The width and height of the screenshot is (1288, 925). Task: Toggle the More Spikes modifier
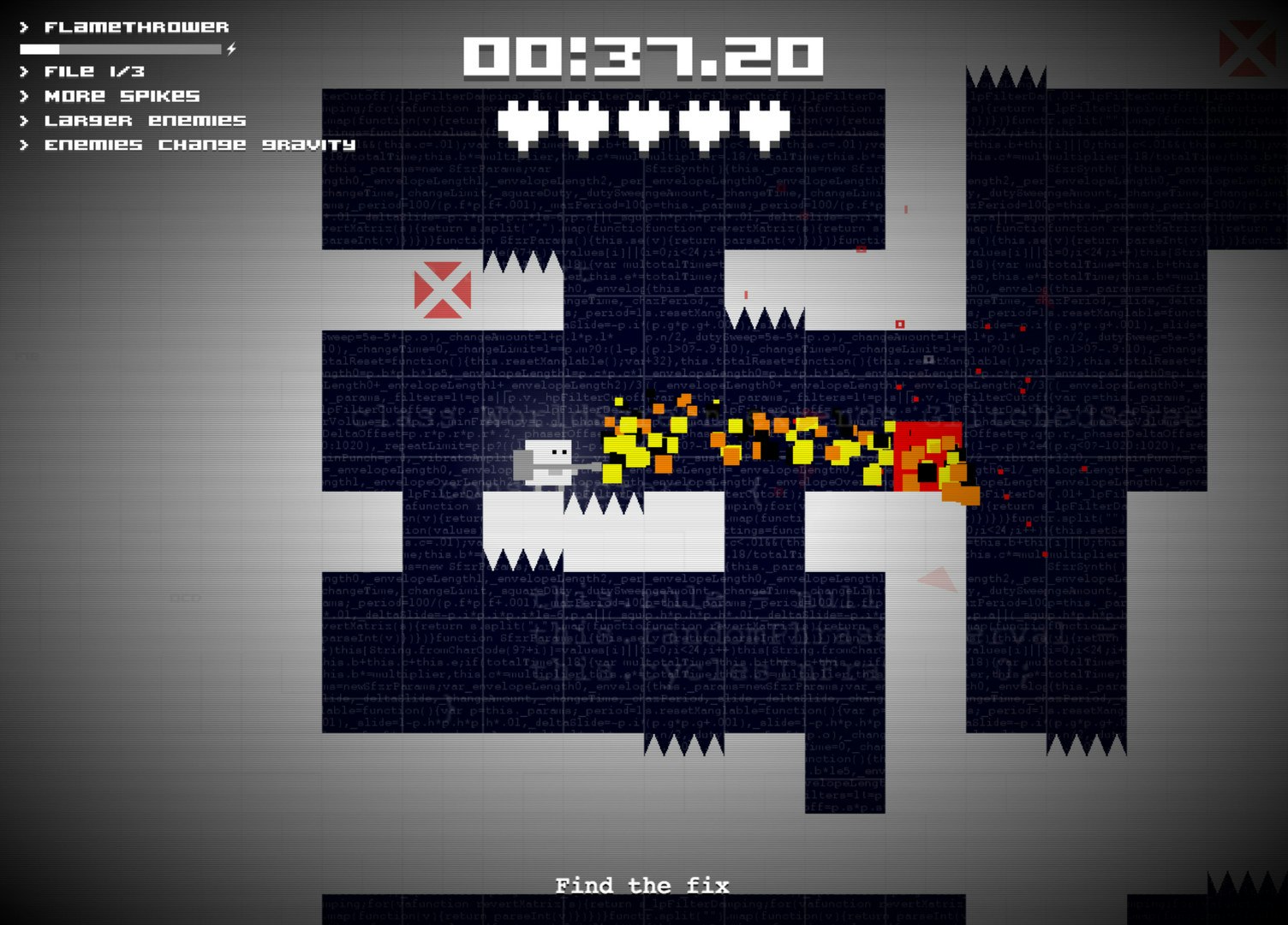122,97
